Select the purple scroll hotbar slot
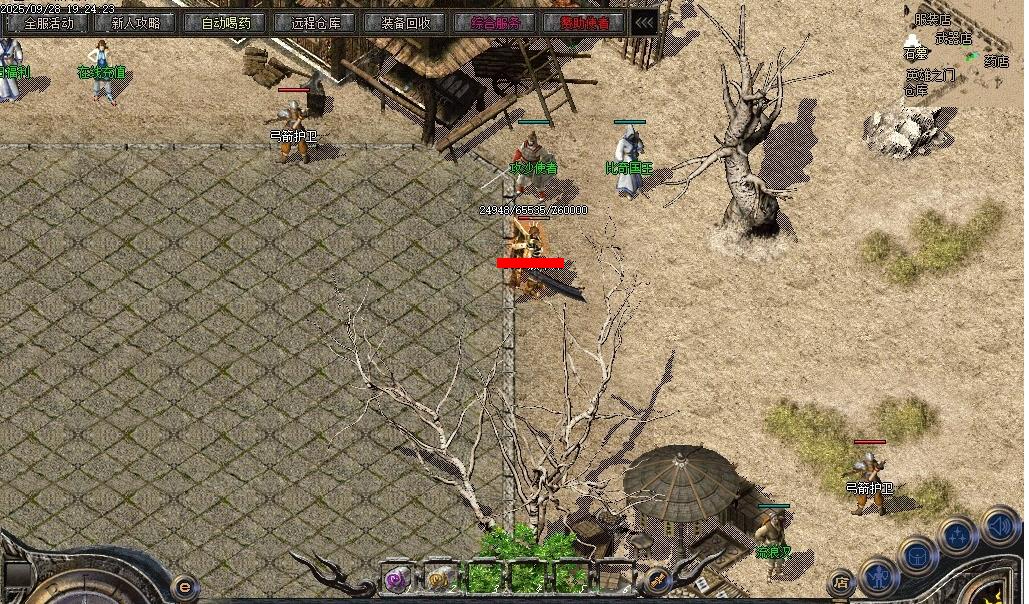This screenshot has height=604, width=1029. tap(398, 578)
